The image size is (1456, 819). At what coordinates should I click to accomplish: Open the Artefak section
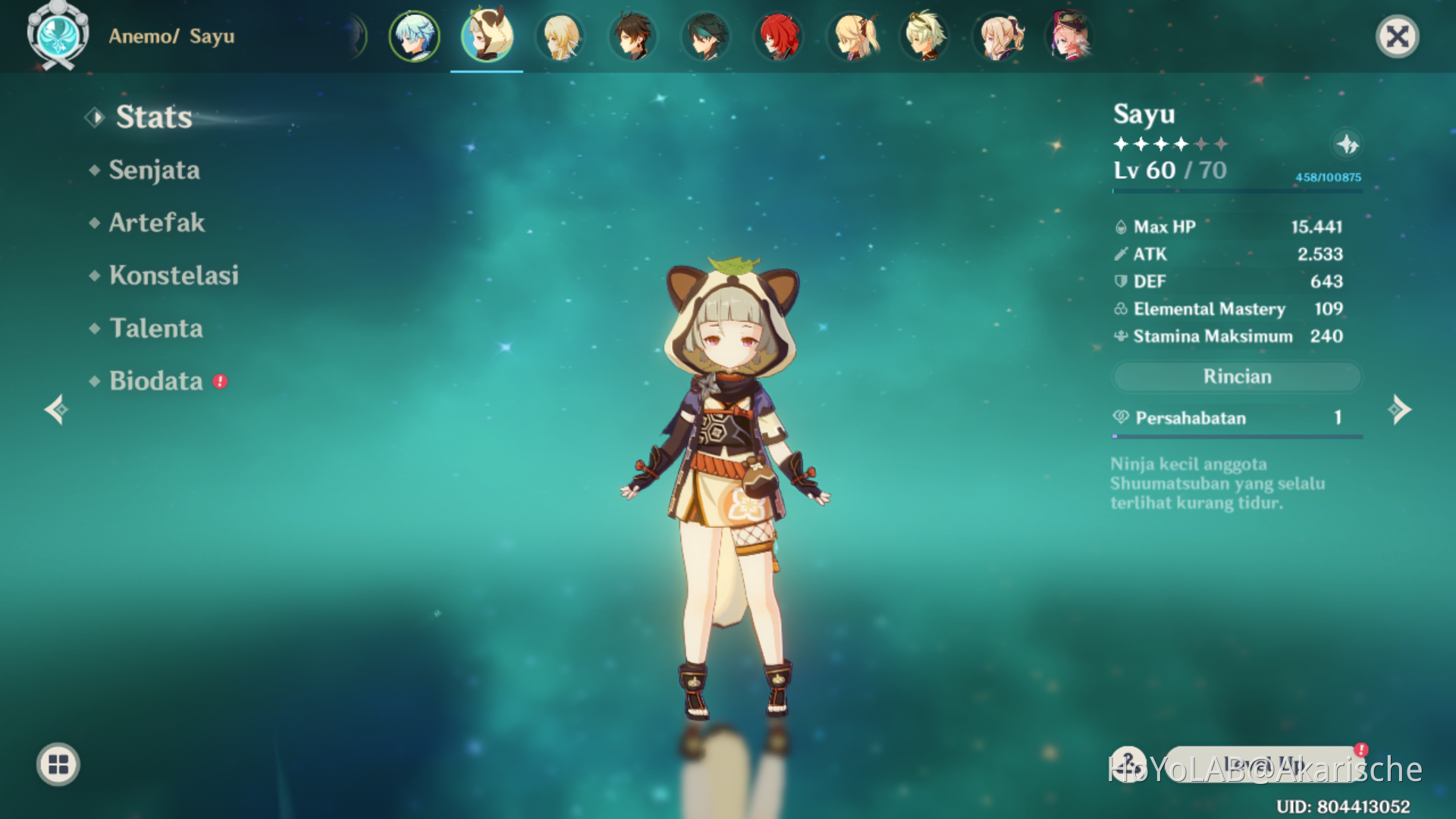tap(157, 222)
